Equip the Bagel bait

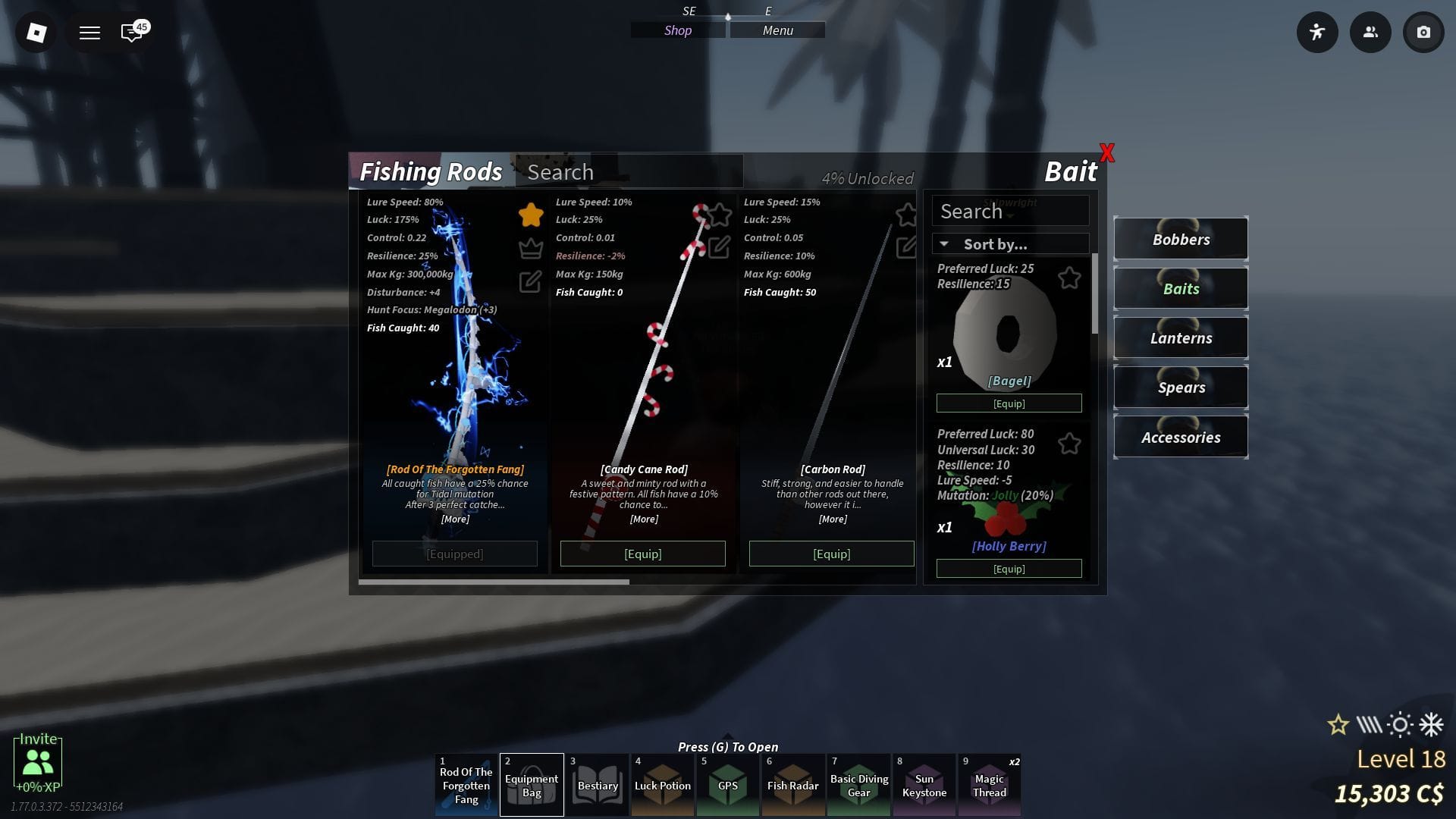click(1009, 403)
